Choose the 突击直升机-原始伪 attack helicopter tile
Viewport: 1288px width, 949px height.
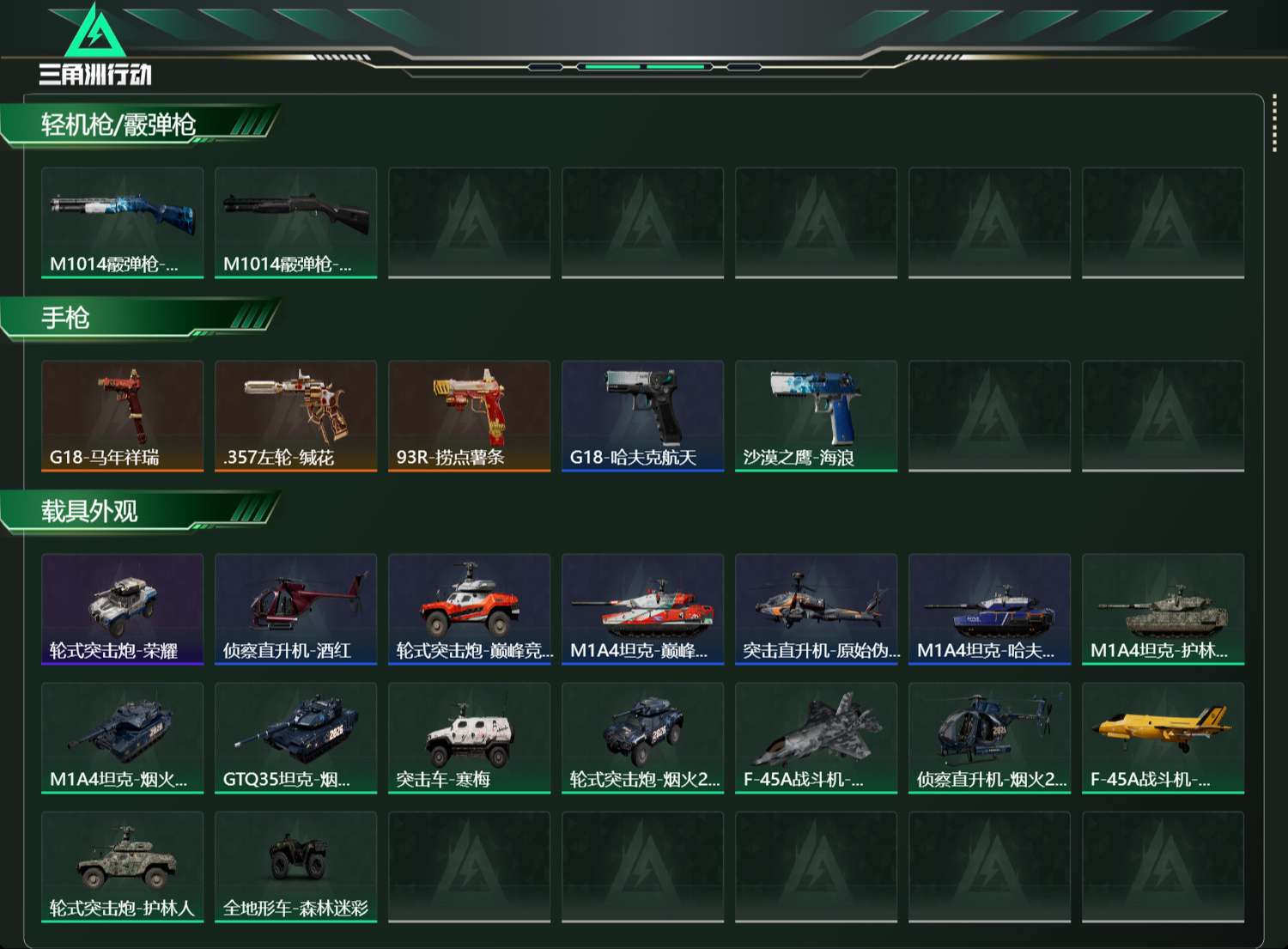(817, 609)
